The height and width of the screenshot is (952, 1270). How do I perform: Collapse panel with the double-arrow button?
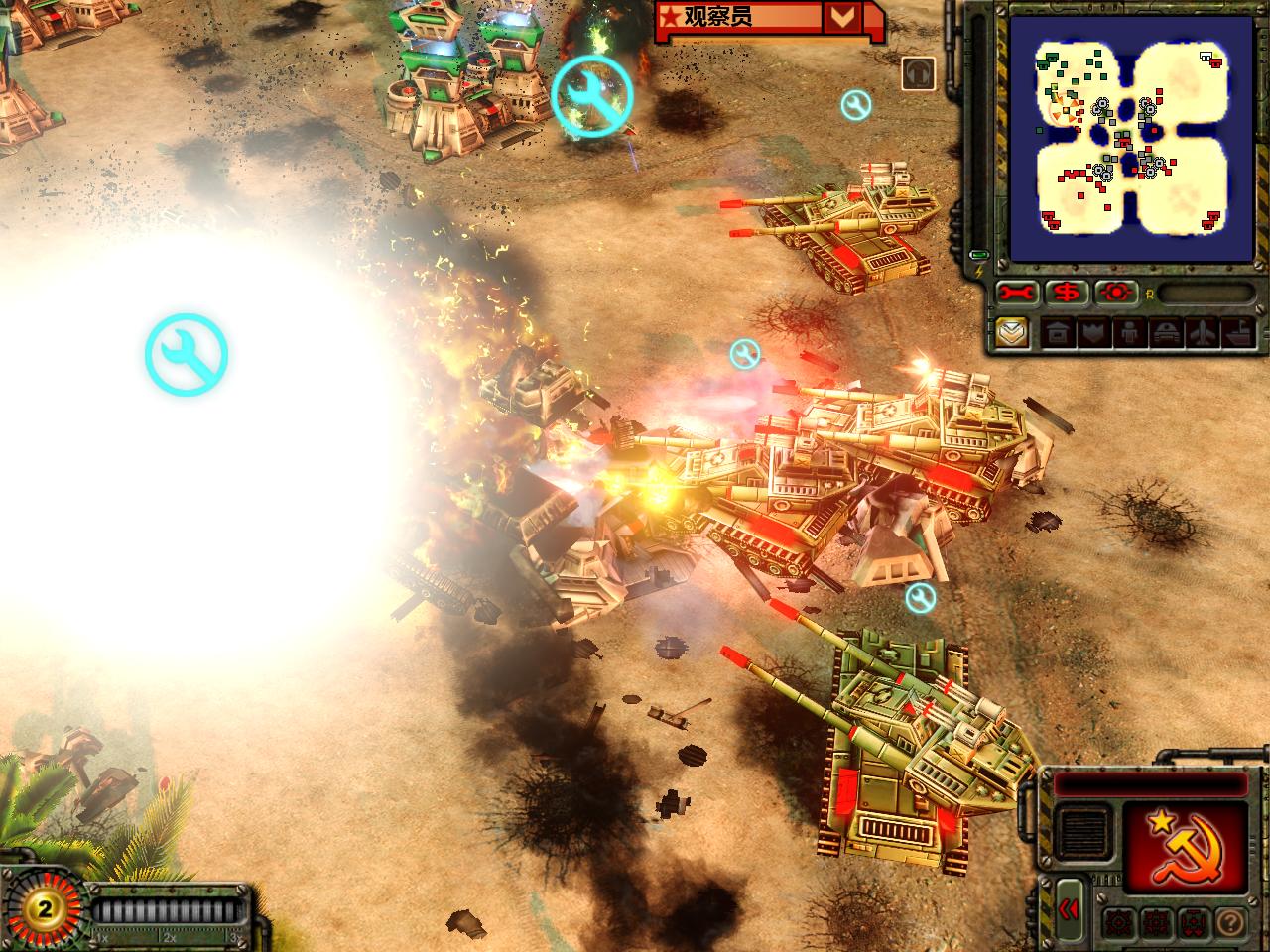(1069, 909)
